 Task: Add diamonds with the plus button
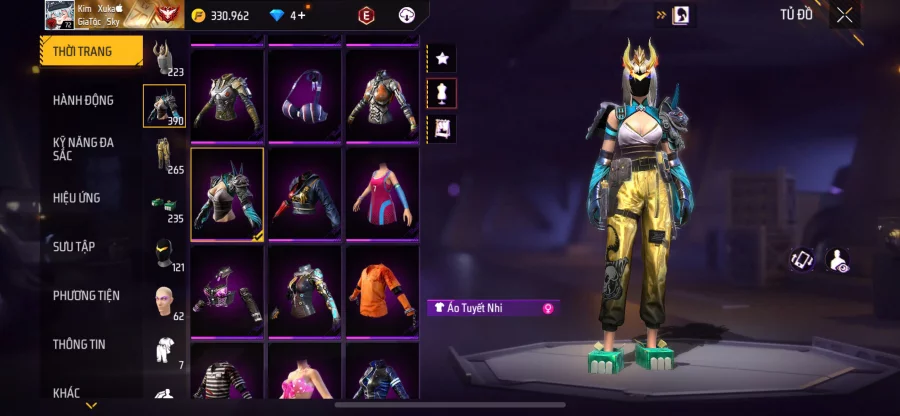pyautogui.click(x=298, y=15)
